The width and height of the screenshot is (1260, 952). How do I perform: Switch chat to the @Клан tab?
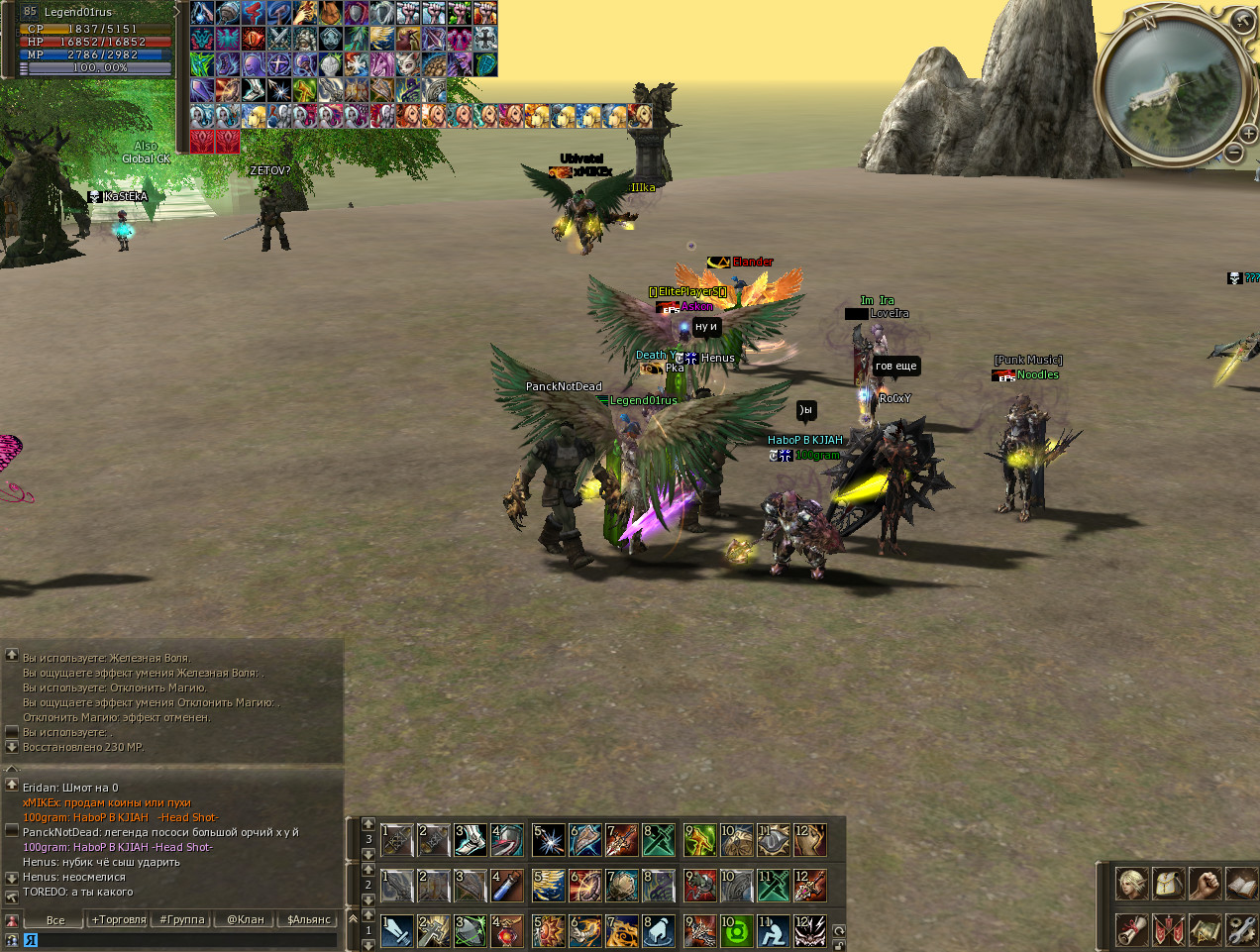tap(246, 920)
